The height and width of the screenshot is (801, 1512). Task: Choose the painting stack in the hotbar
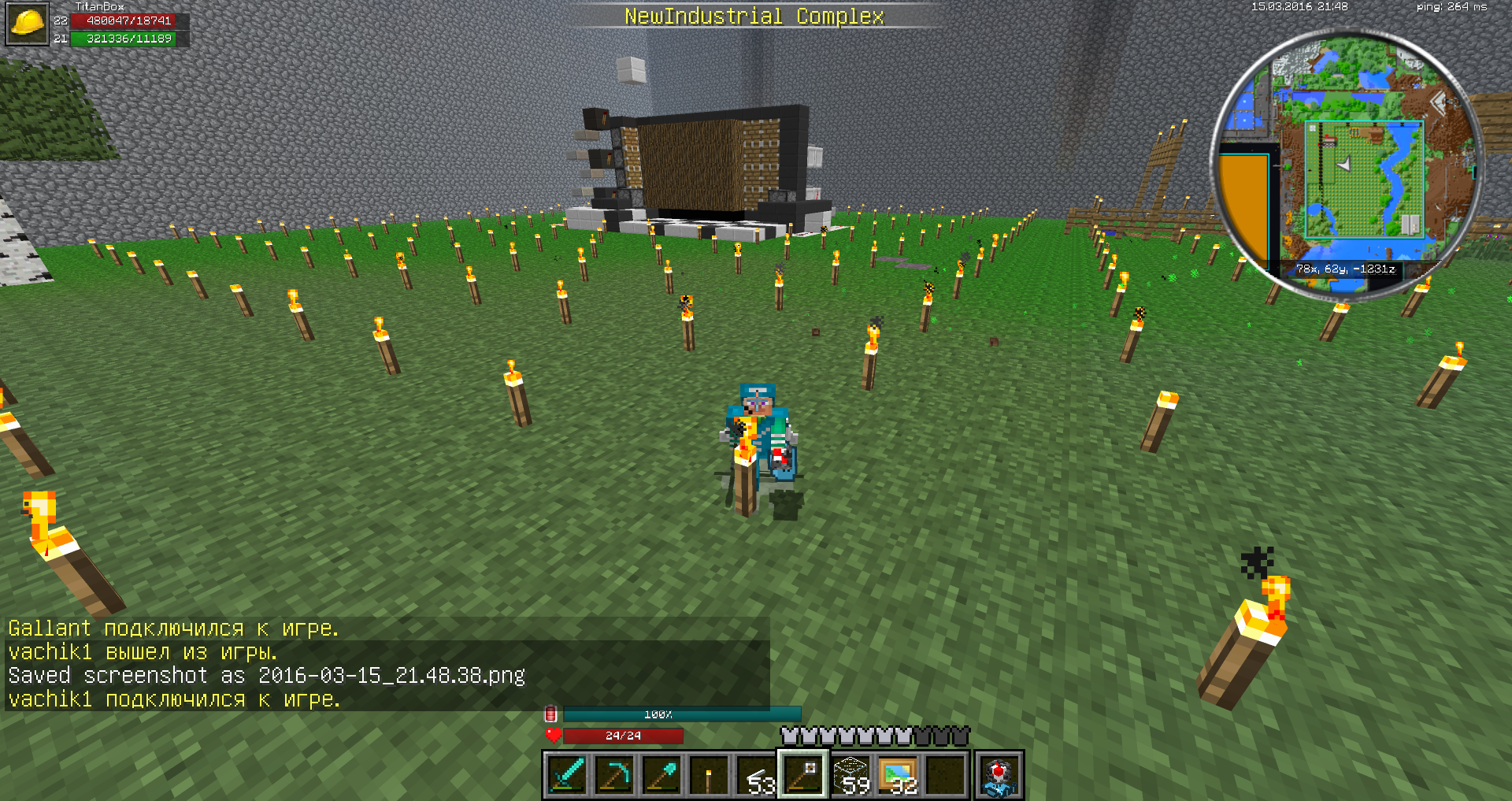click(x=898, y=775)
